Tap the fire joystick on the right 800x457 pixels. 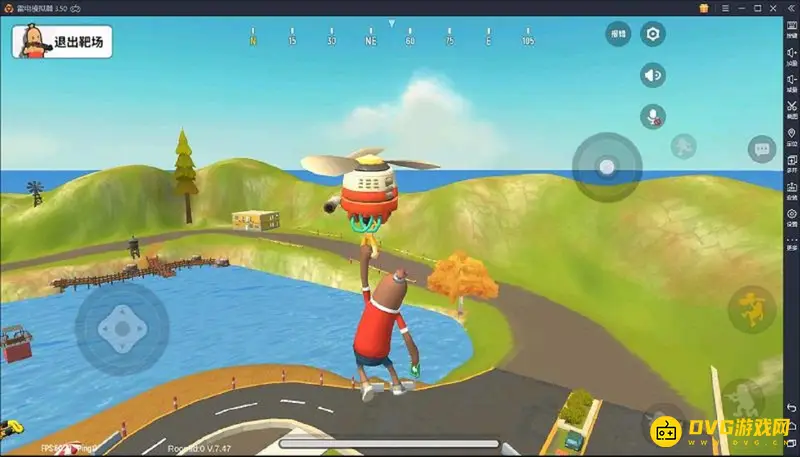click(606, 166)
